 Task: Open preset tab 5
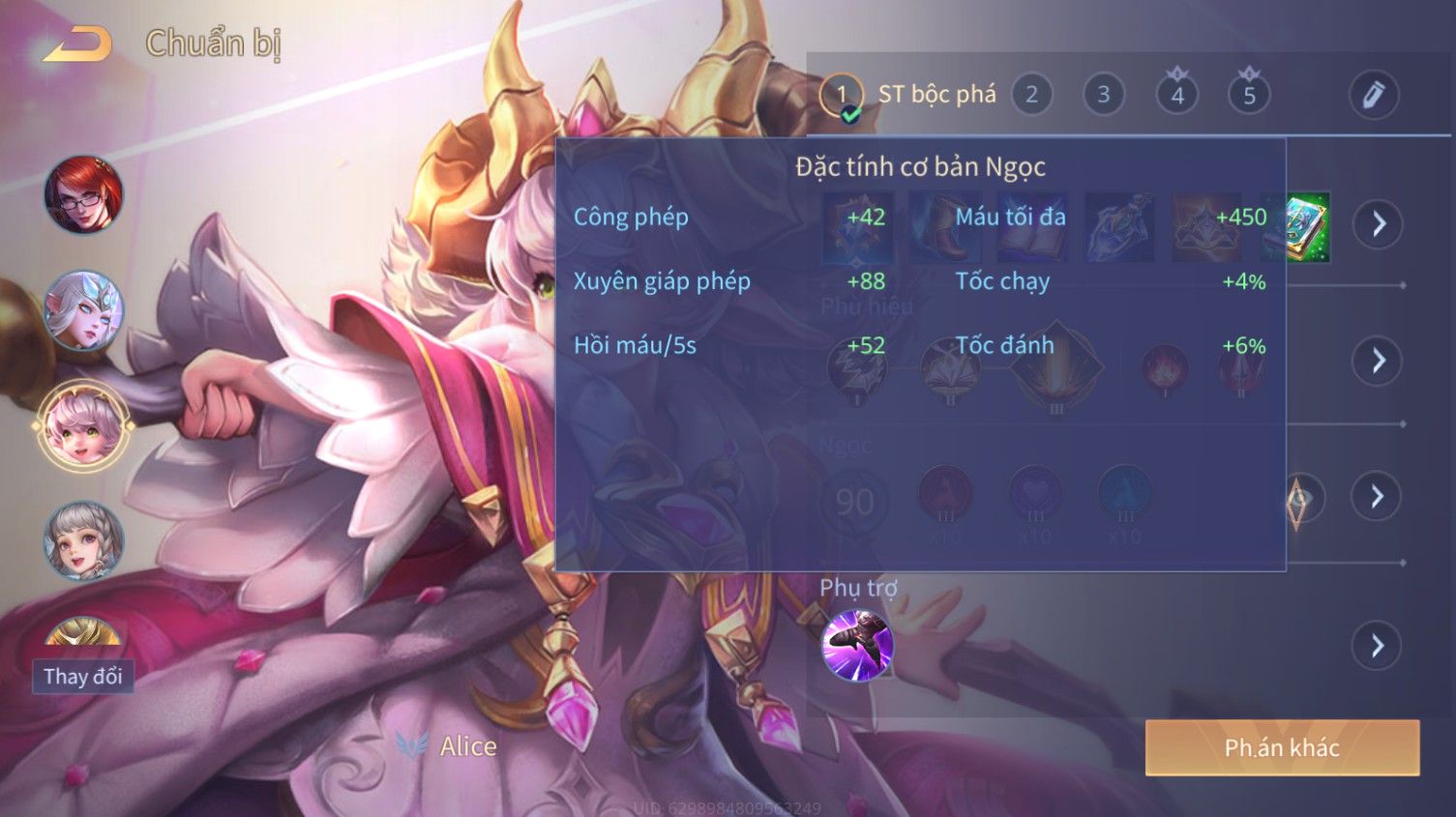click(x=1249, y=95)
